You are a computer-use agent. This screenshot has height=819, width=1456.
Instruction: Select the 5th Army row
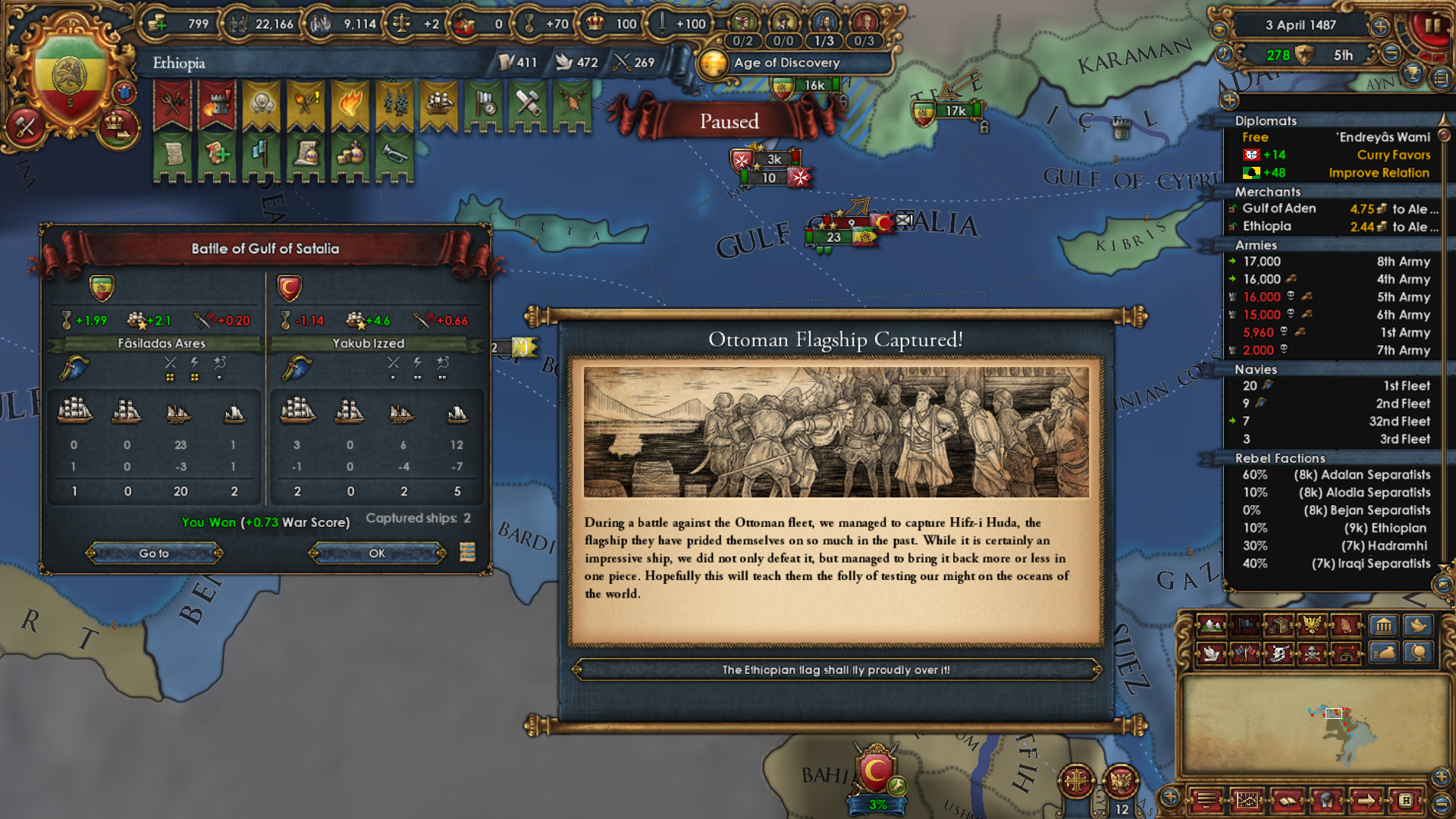point(1335,297)
